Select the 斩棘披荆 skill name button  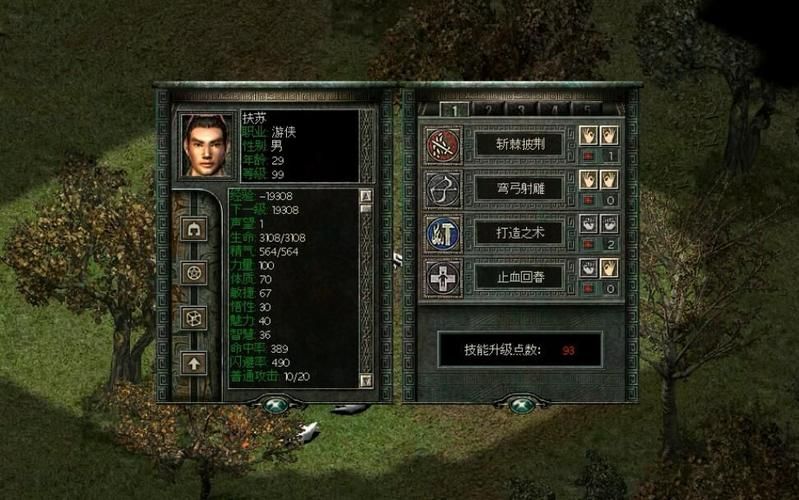click(518, 145)
